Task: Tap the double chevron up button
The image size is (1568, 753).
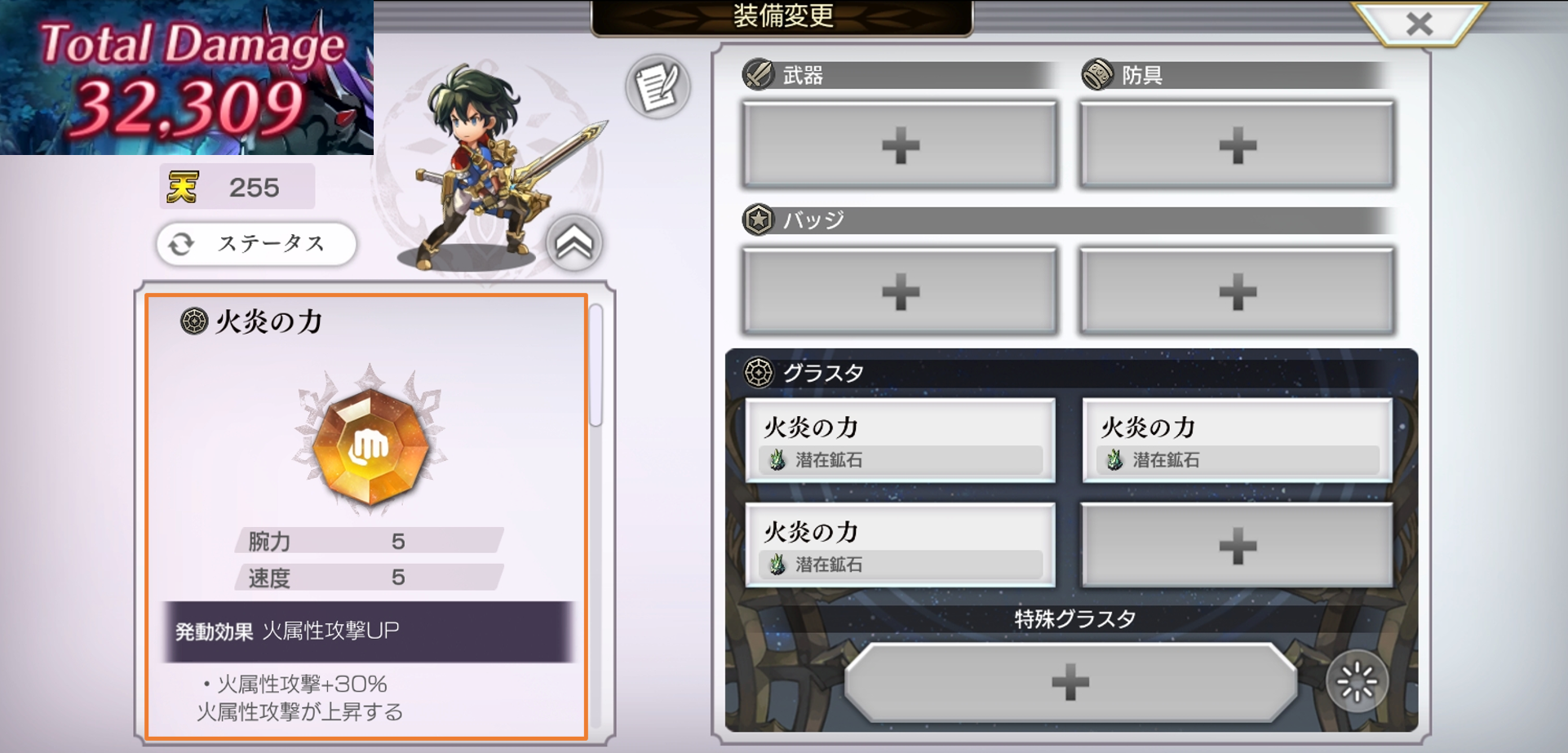Action: (x=574, y=243)
